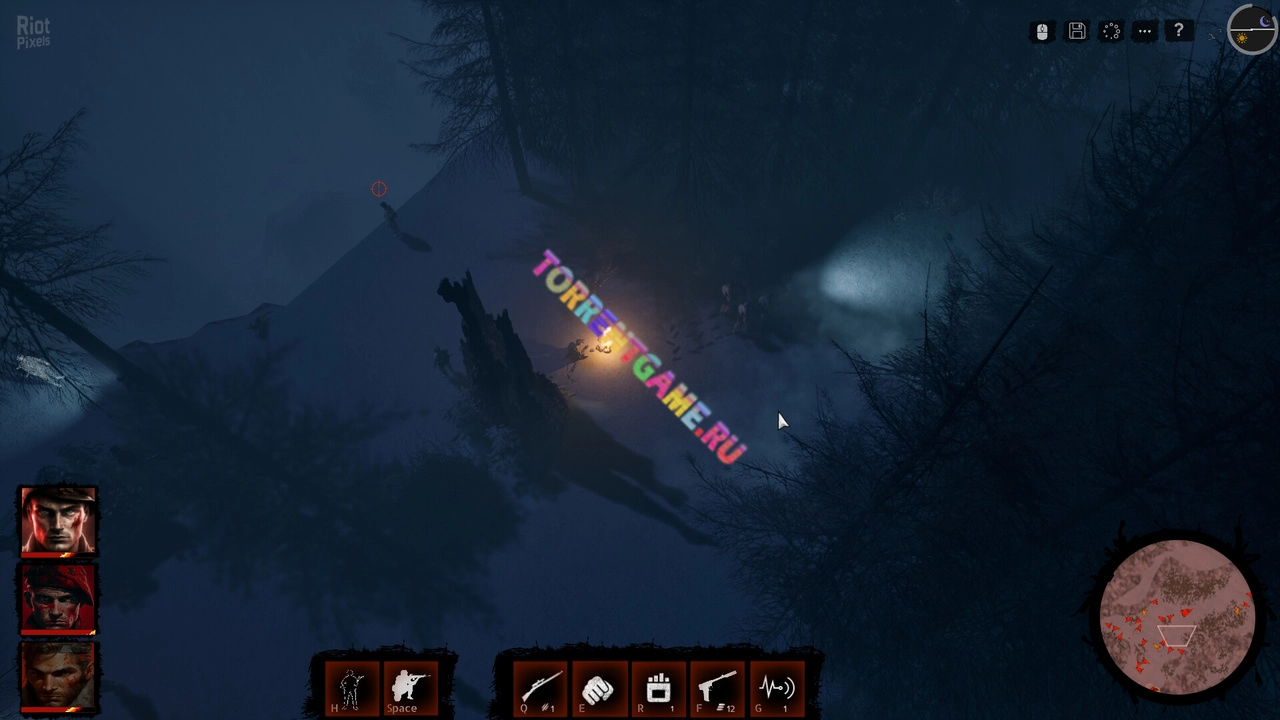
Task: Toggle the standing stance button
Action: point(351,688)
